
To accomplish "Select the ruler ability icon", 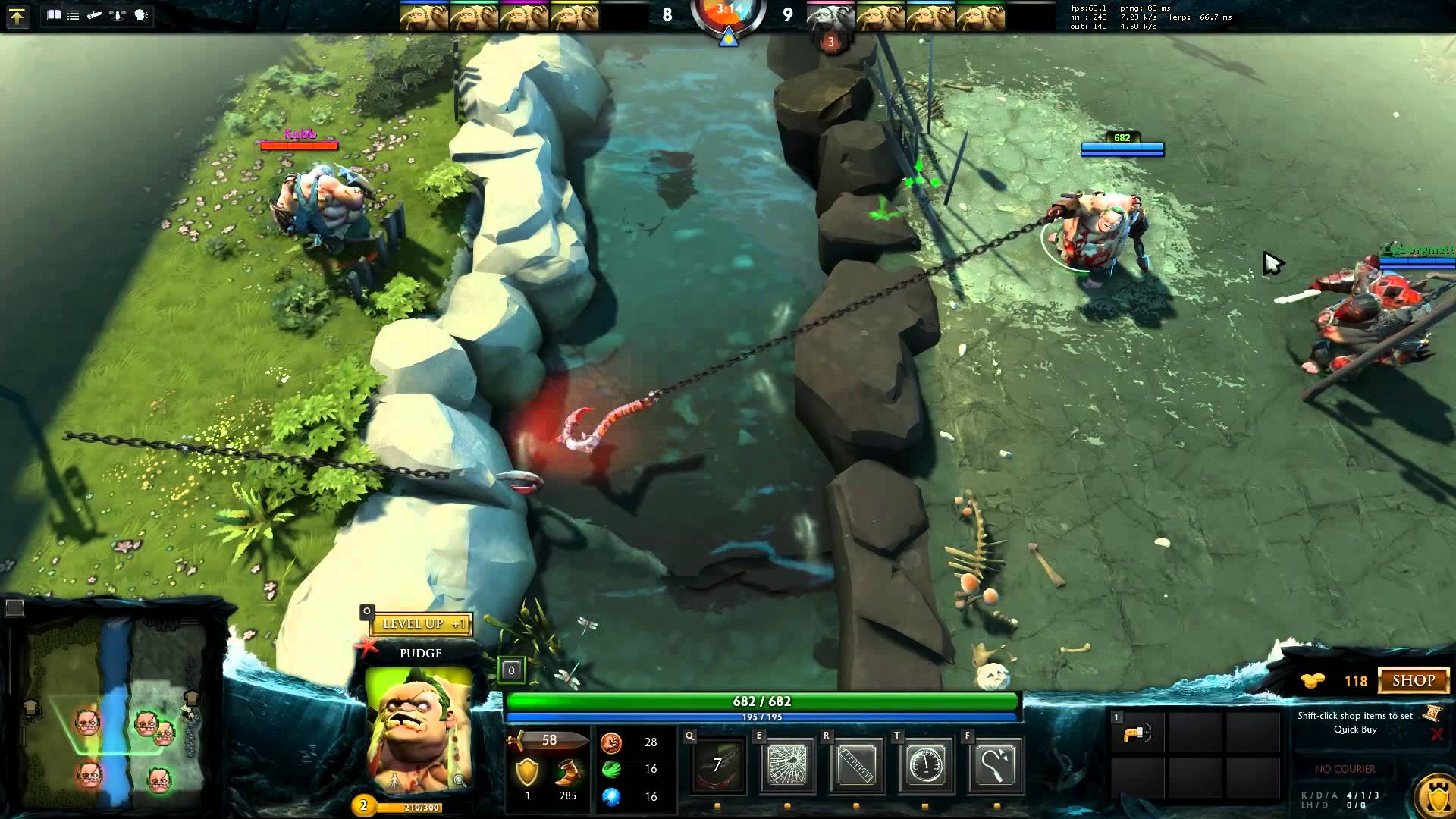I will pyautogui.click(x=856, y=764).
